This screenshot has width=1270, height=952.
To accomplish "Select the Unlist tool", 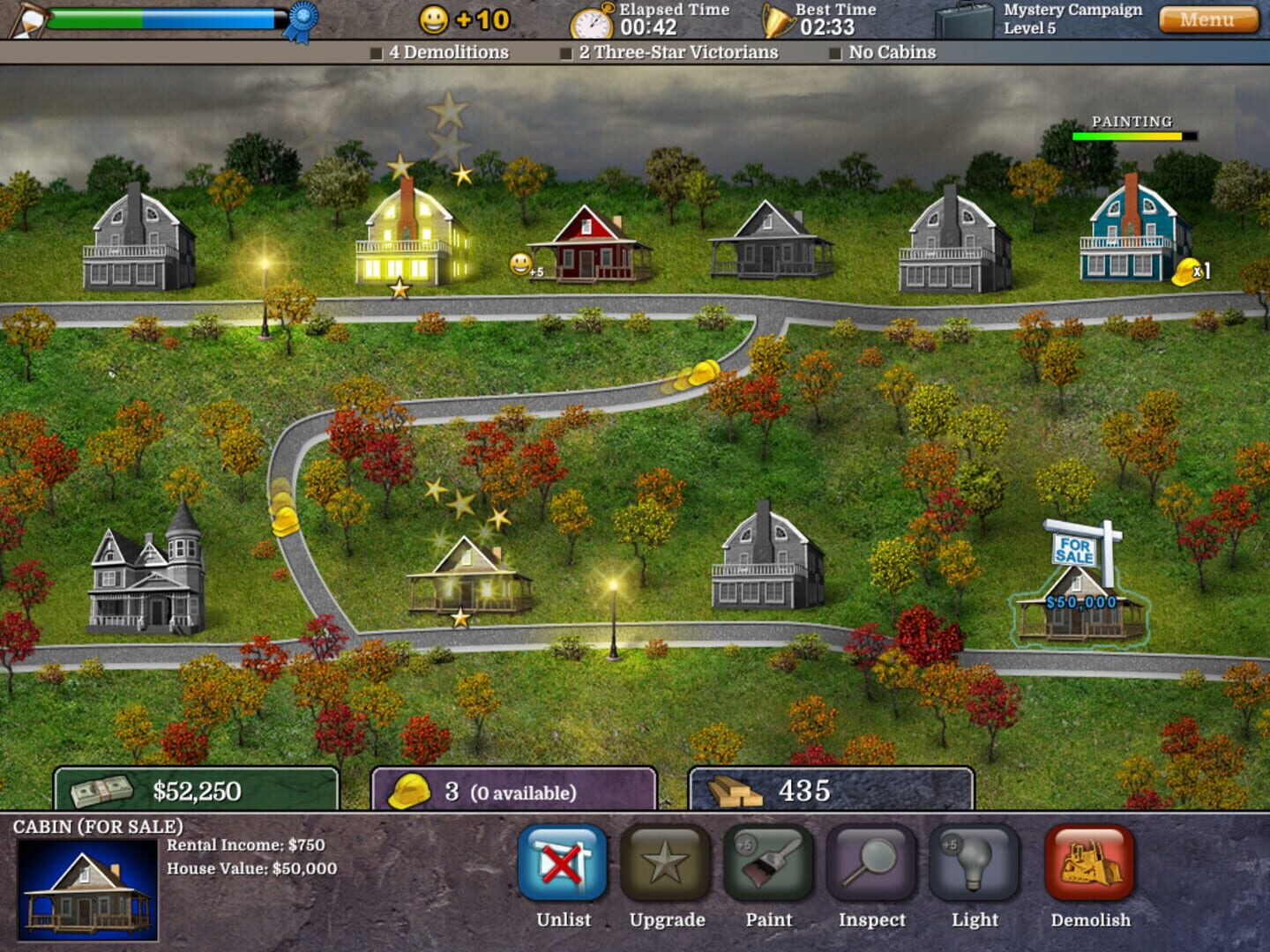I will (562, 873).
